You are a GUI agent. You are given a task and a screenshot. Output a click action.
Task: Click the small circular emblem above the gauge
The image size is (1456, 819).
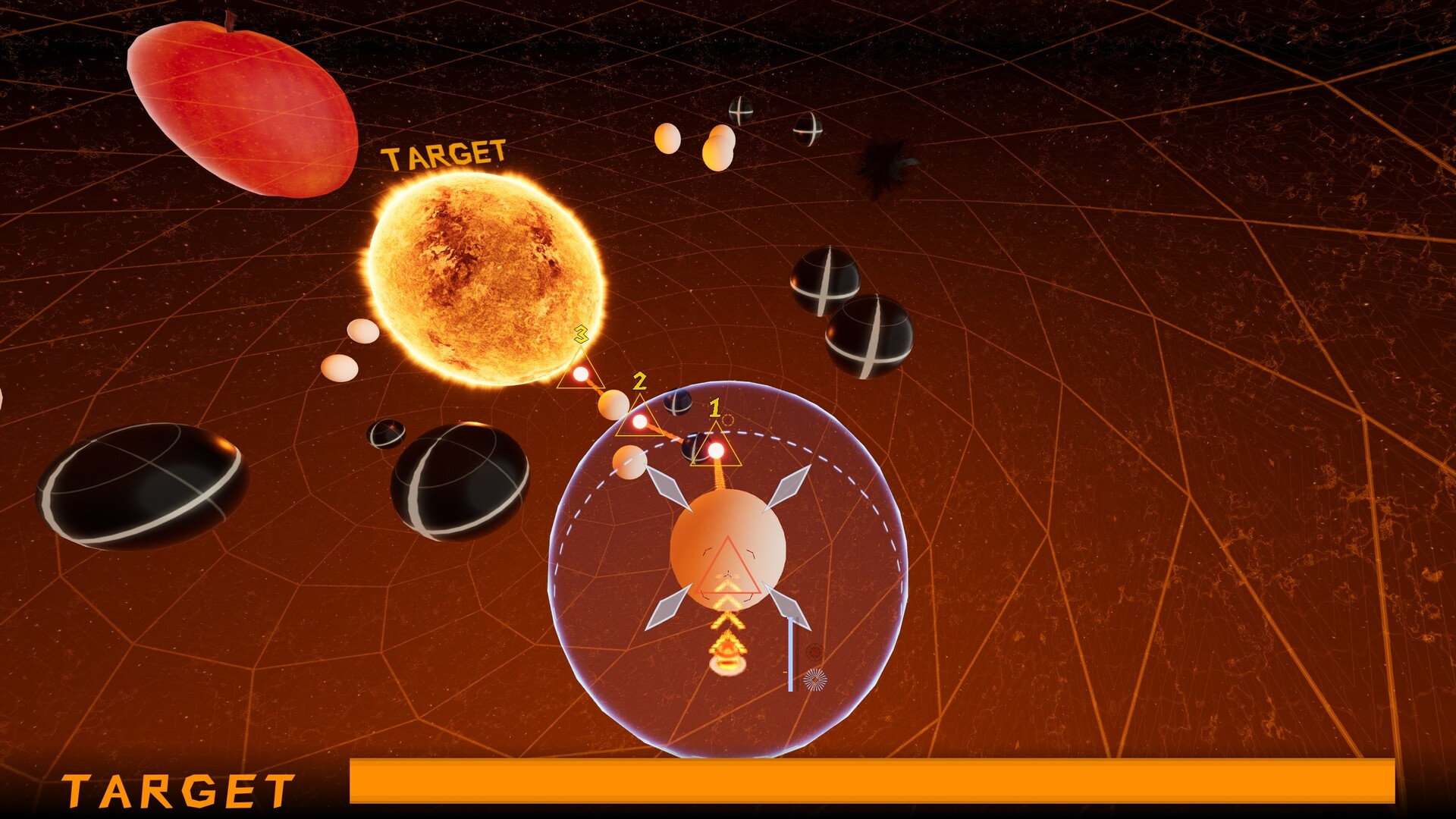tap(814, 651)
